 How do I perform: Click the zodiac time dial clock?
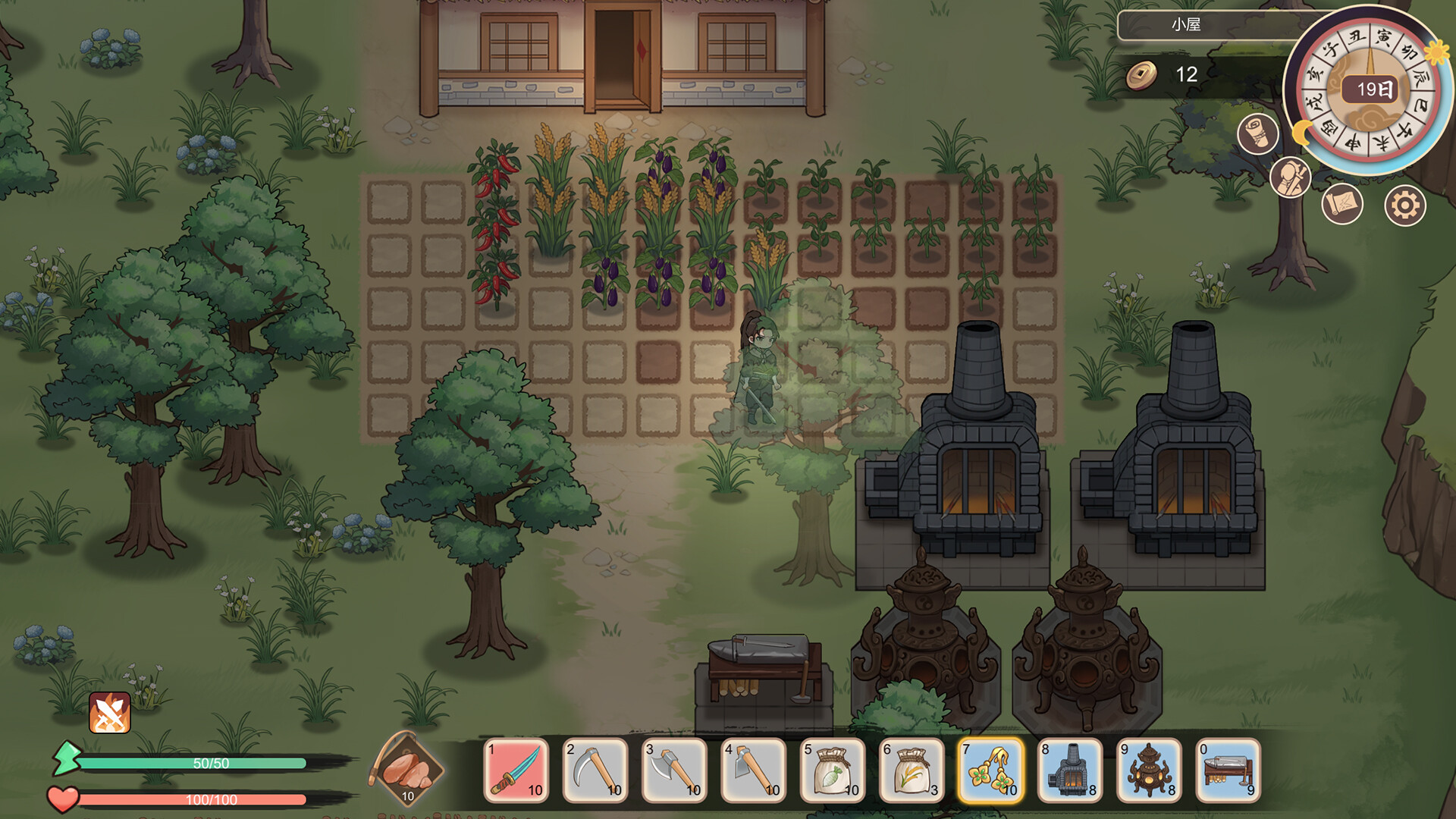pos(1369,91)
